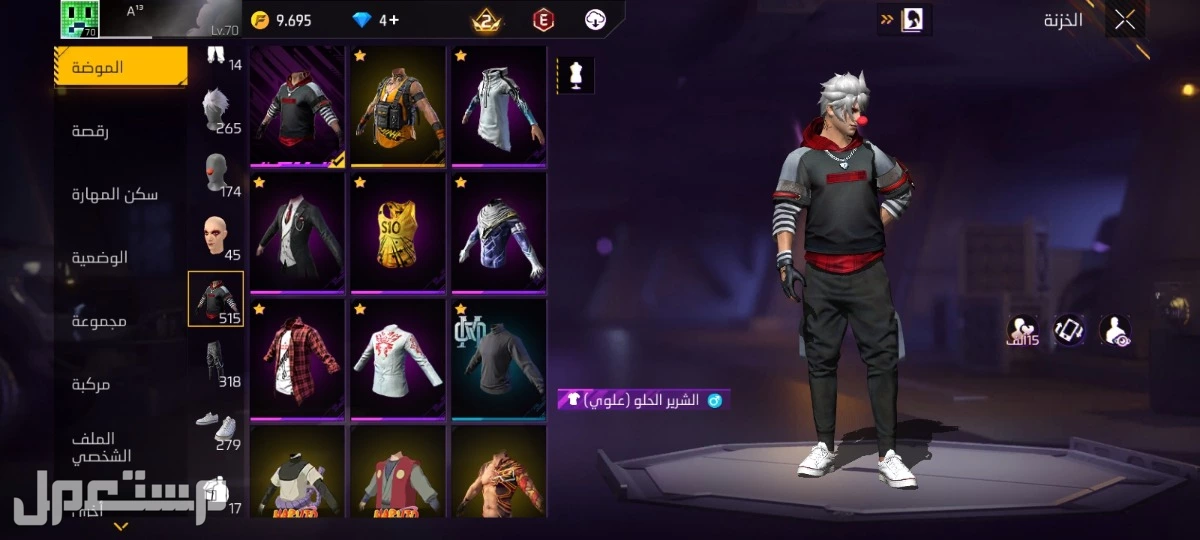Image resolution: width=1200 pixels, height=540 pixels.
Task: Add diamonds via the plus button
Action: [x=396, y=20]
